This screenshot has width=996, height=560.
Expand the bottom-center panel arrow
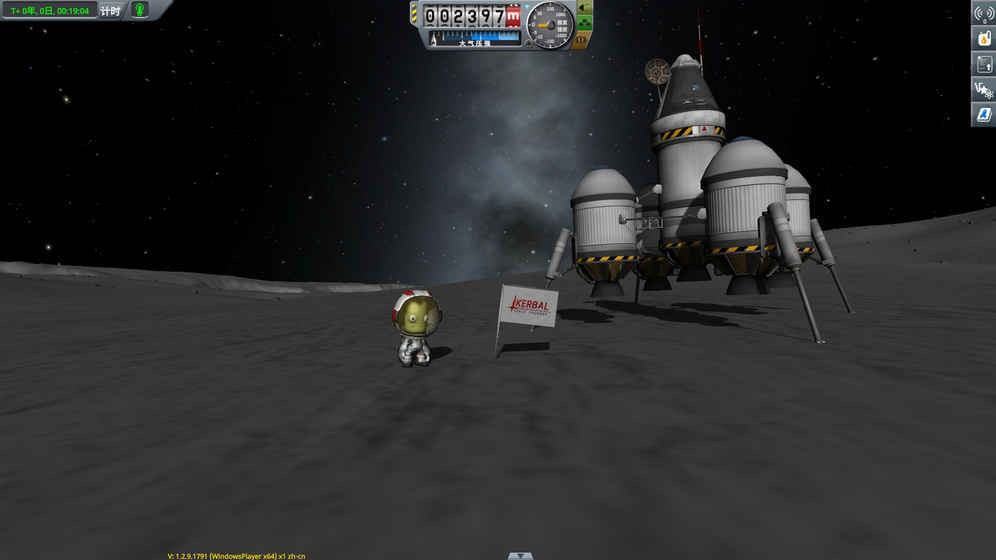point(520,555)
